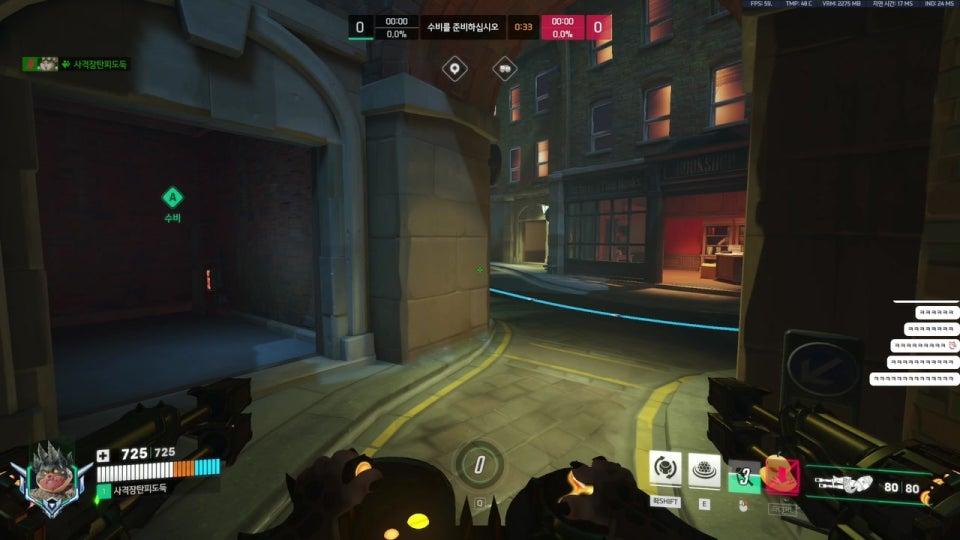960x540 pixels.
Task: Click the Minefield ultimate charge meter
Action: (480, 464)
